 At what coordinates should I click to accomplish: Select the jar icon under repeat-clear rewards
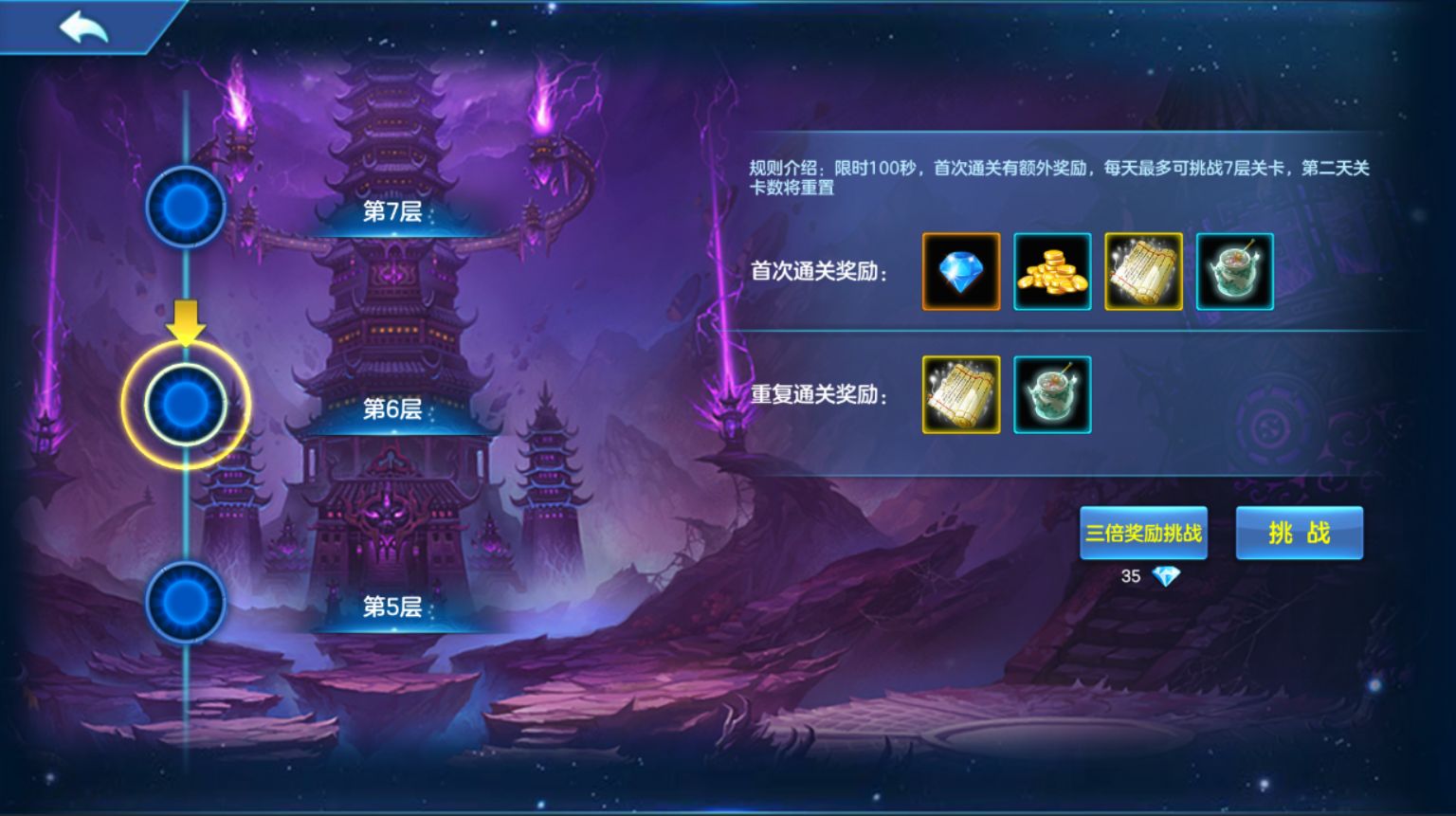[x=1052, y=394]
